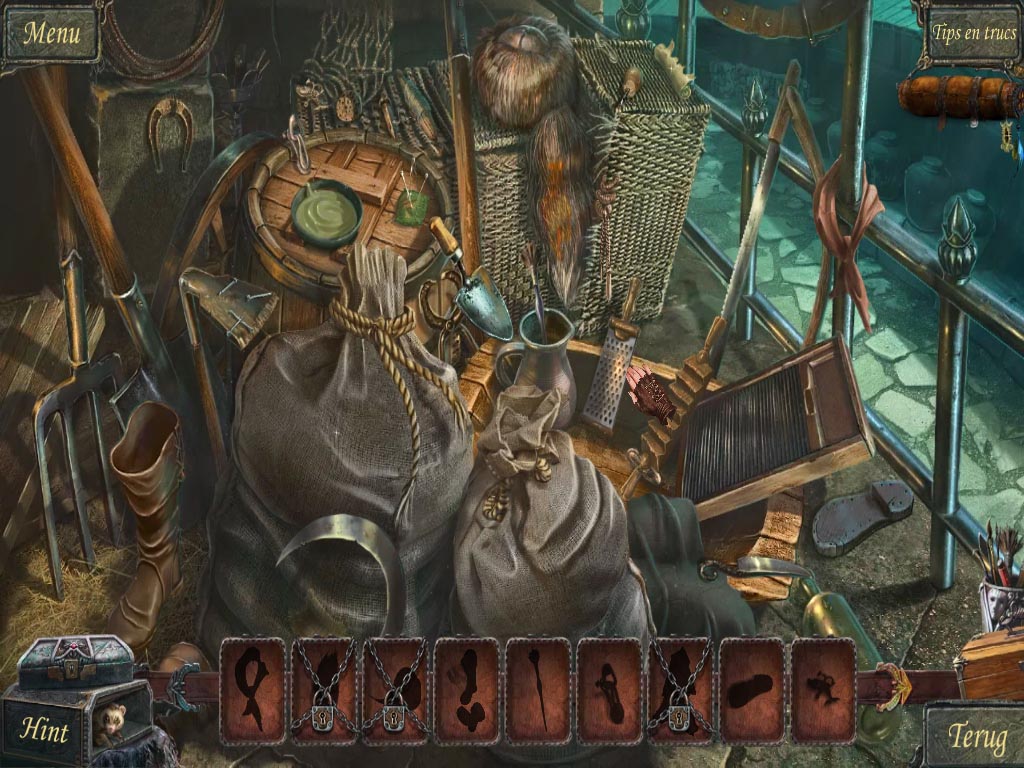1024x768 pixels.
Task: Select the footprints silhouette card
Action: pyautogui.click(x=467, y=690)
